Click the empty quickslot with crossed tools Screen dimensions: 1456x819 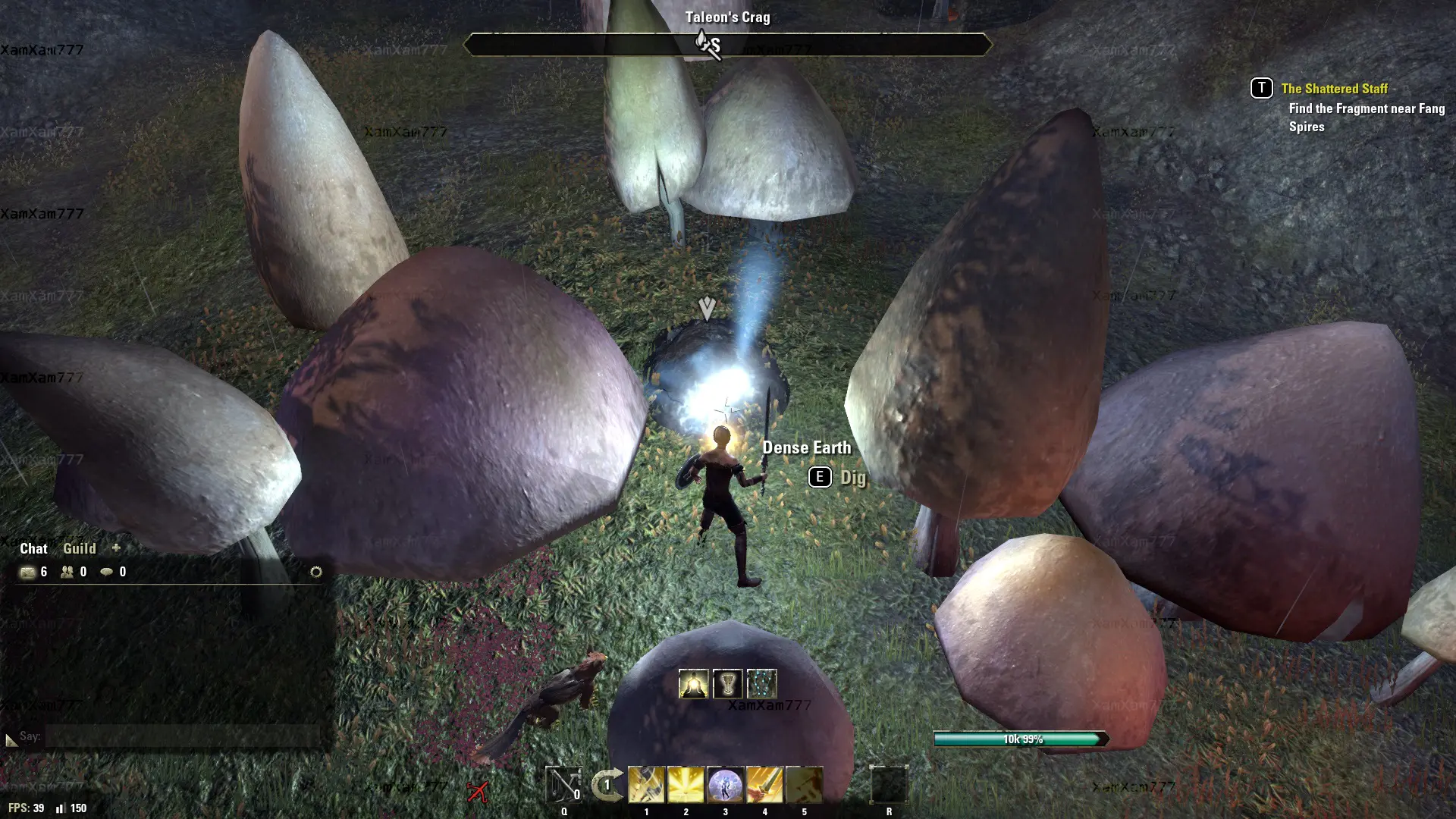coord(563,785)
